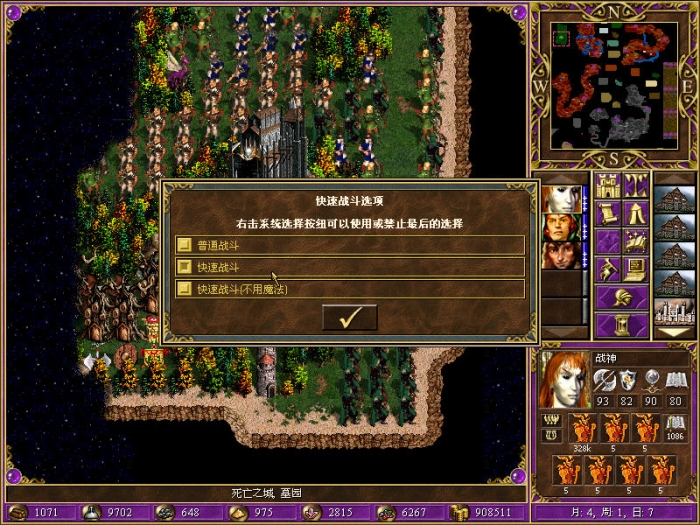Image resolution: width=700 pixels, height=525 pixels.
Task: Confirm the dialog with the checkmark button
Action: pos(350,318)
